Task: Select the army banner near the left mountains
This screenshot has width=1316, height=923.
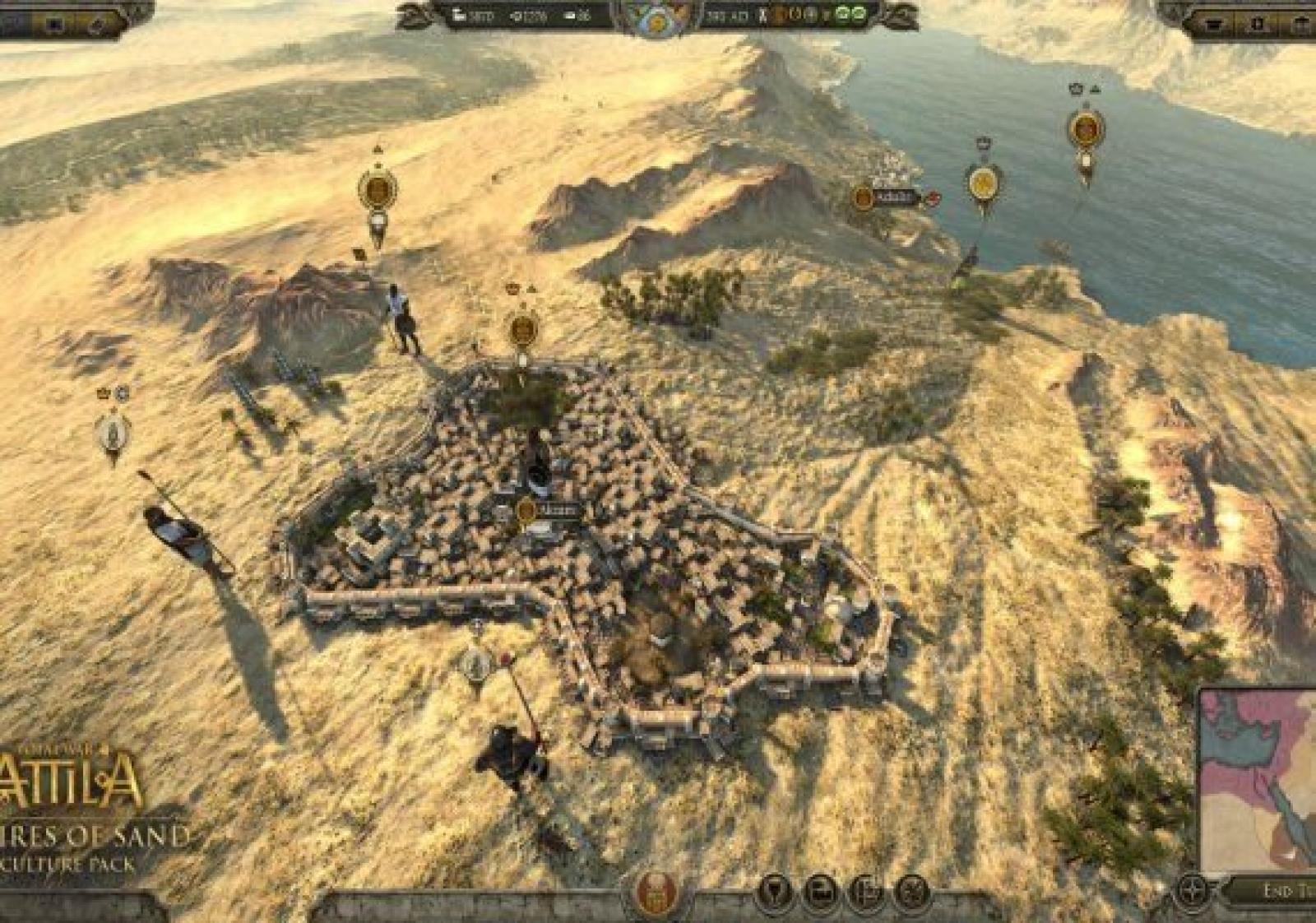Action: click(x=378, y=190)
